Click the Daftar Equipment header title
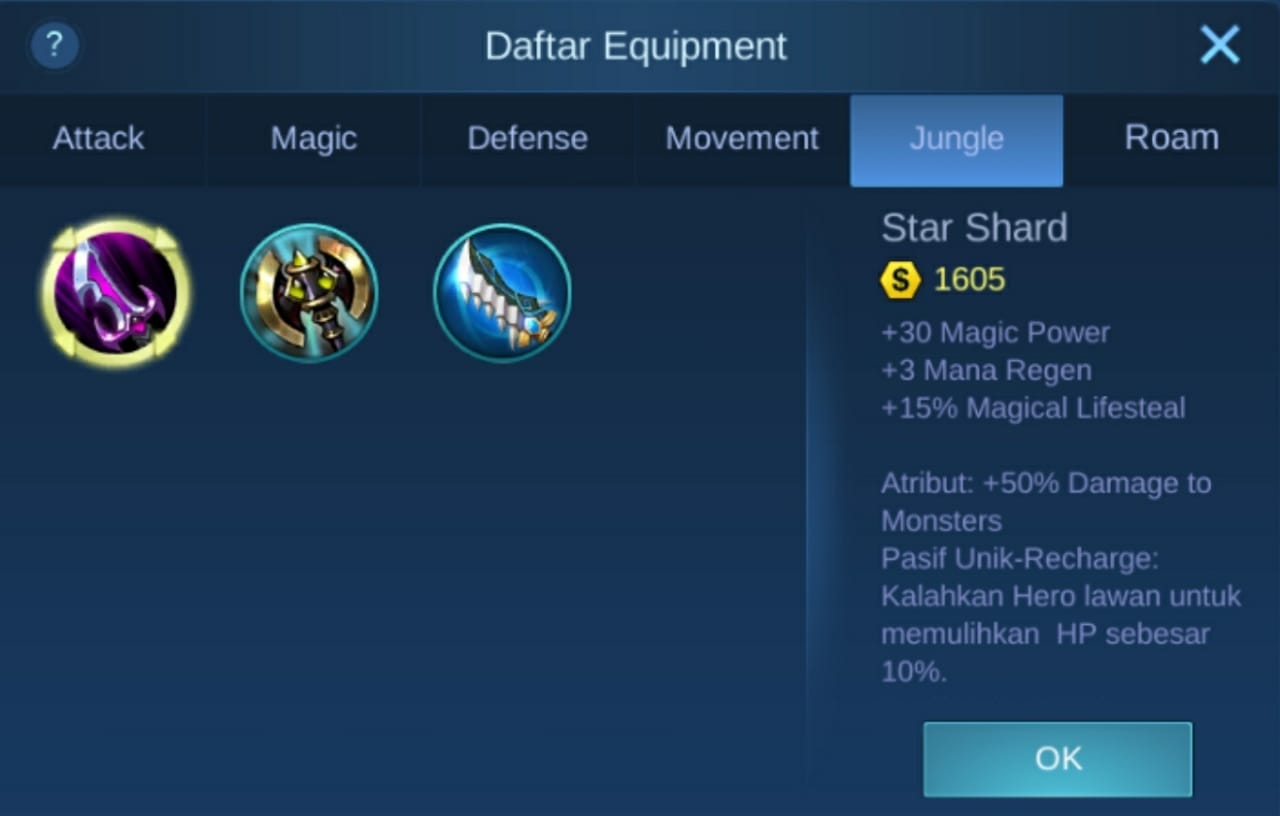1280x816 pixels. [636, 45]
